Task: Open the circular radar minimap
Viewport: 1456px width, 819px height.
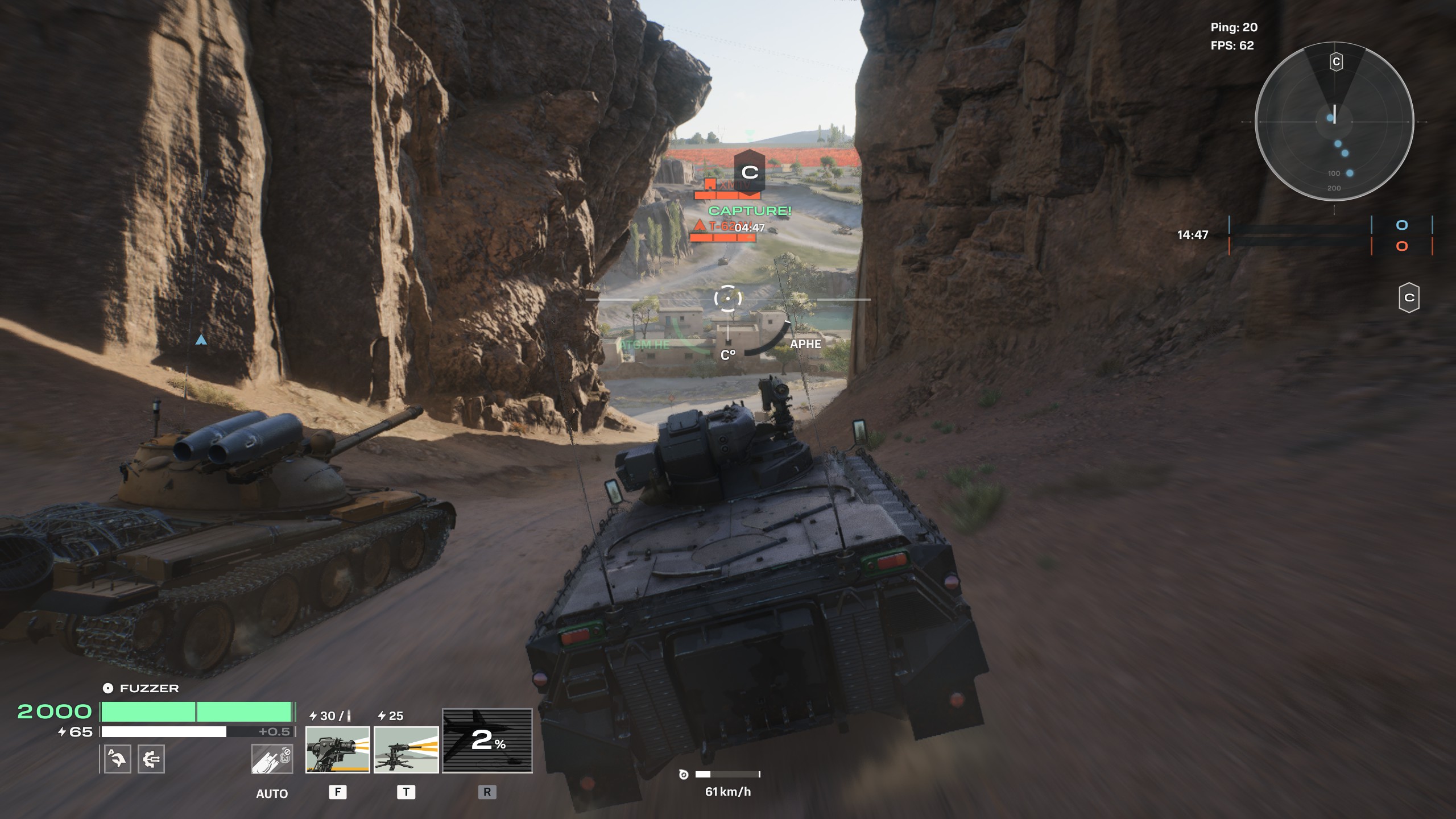Action: click(x=1334, y=122)
